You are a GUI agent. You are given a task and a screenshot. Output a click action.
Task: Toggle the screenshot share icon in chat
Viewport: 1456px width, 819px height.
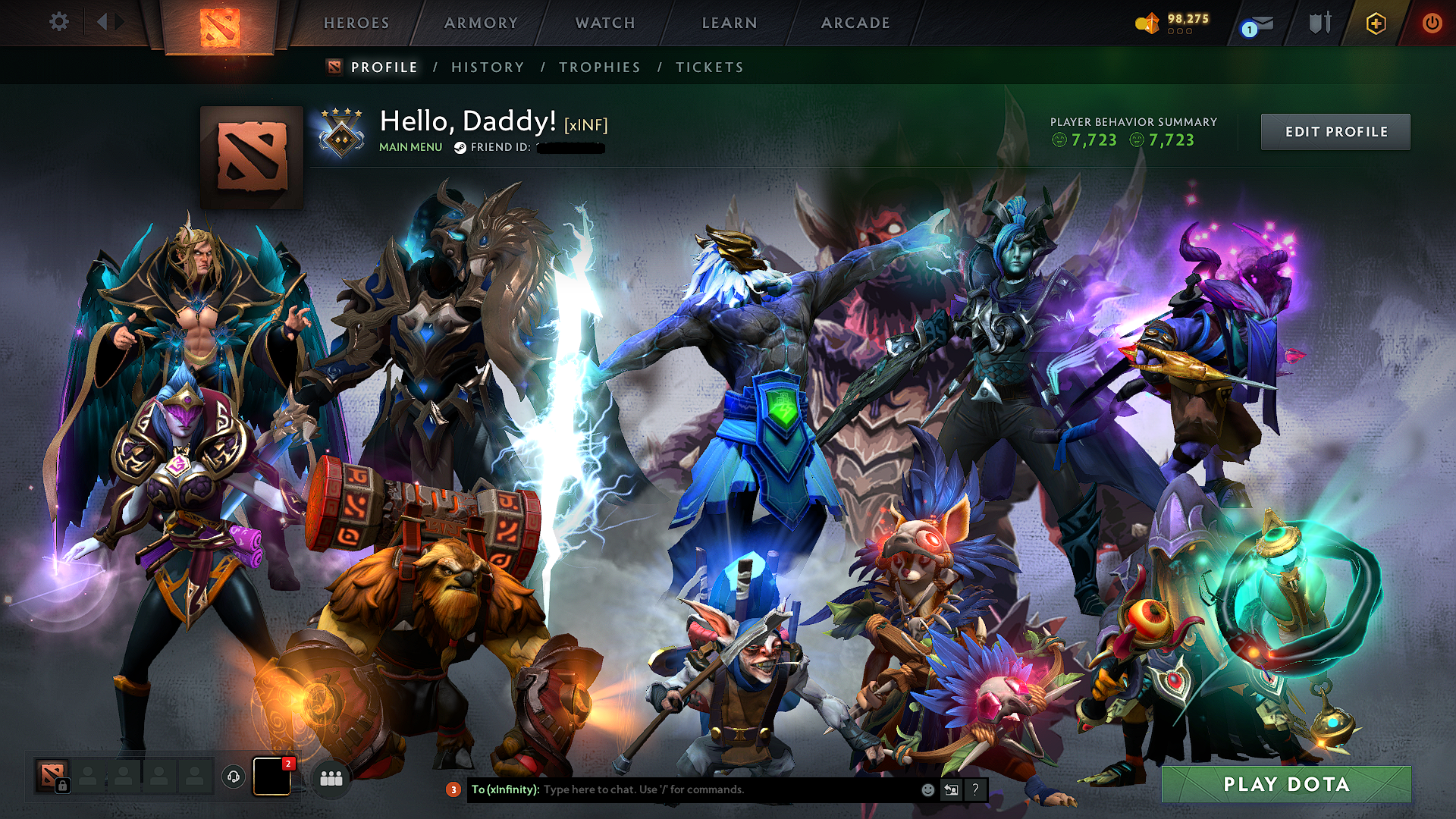951,789
